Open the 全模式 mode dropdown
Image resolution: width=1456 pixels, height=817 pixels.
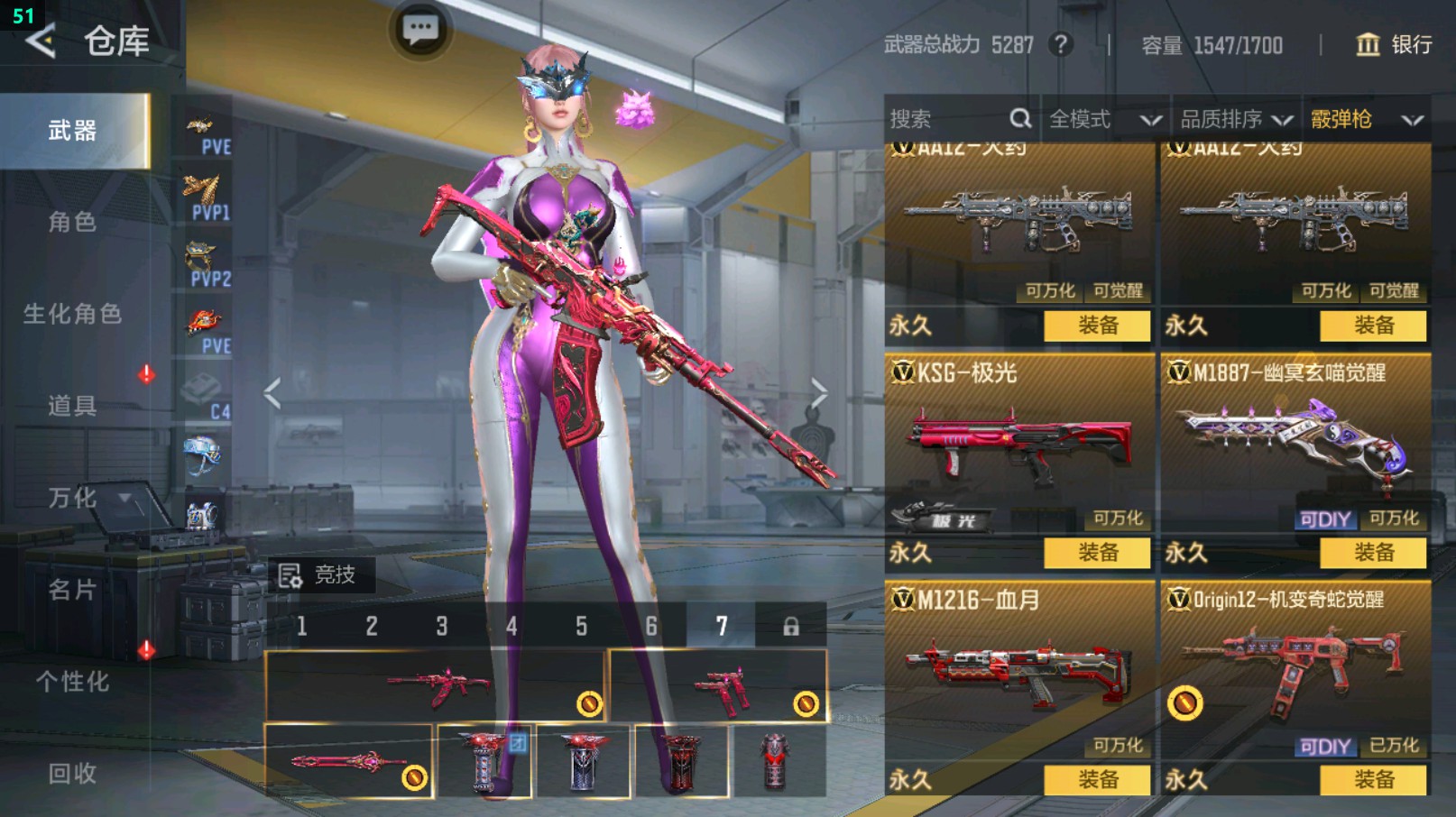point(1104,119)
